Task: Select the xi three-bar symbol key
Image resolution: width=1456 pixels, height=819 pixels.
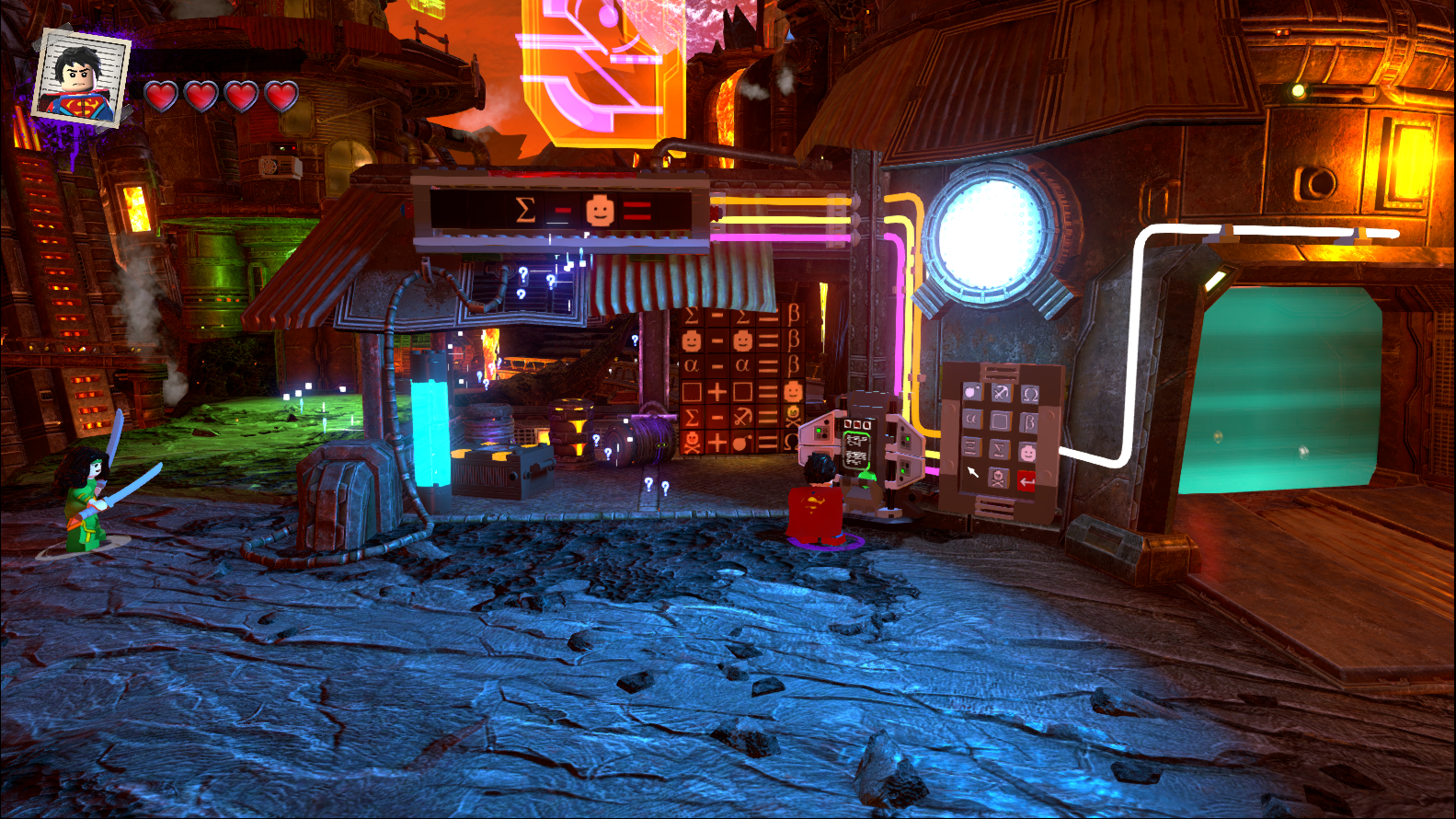Action: tap(971, 447)
